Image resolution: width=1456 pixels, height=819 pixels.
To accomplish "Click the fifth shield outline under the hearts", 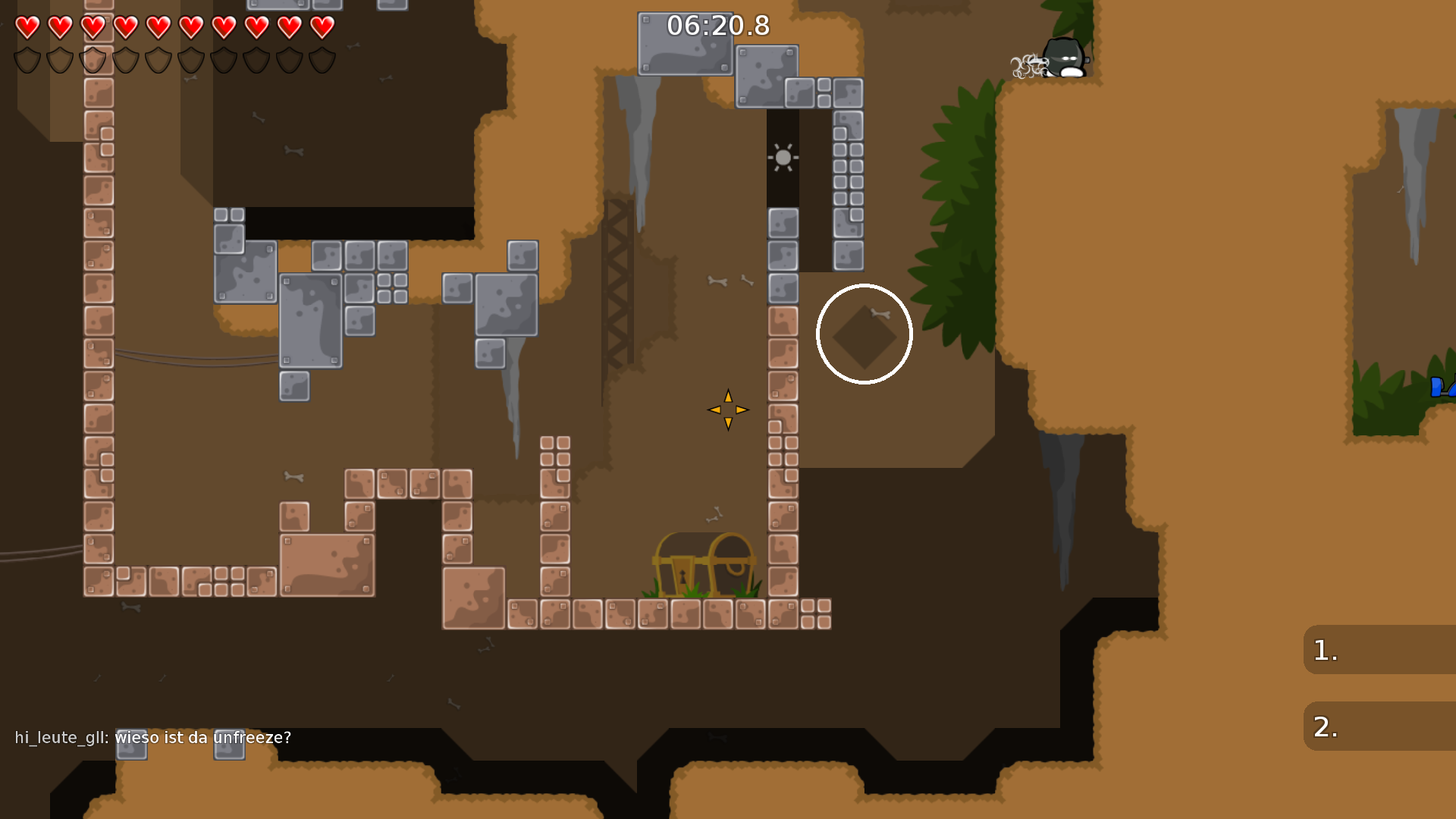I will click(157, 61).
